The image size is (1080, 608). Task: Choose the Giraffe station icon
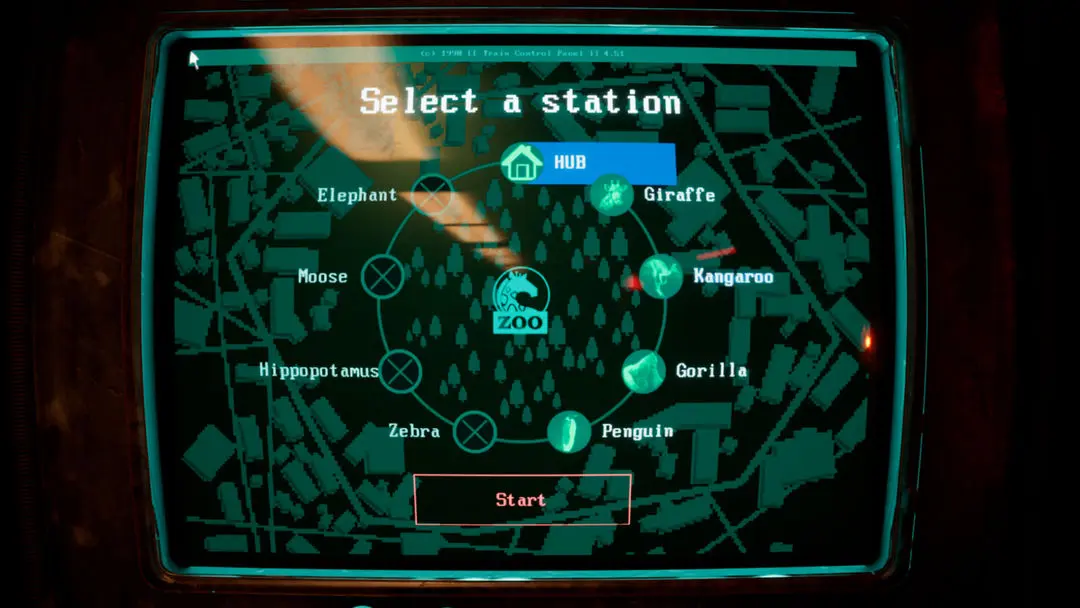coord(610,195)
